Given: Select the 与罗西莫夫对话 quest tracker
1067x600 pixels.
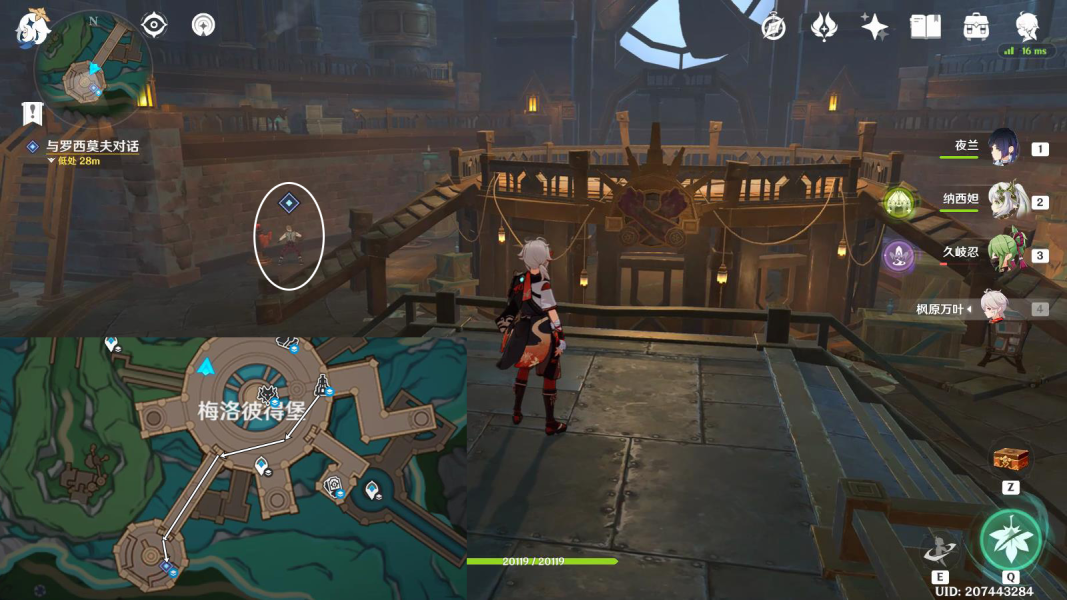Looking at the screenshot, I should click(x=92, y=146).
